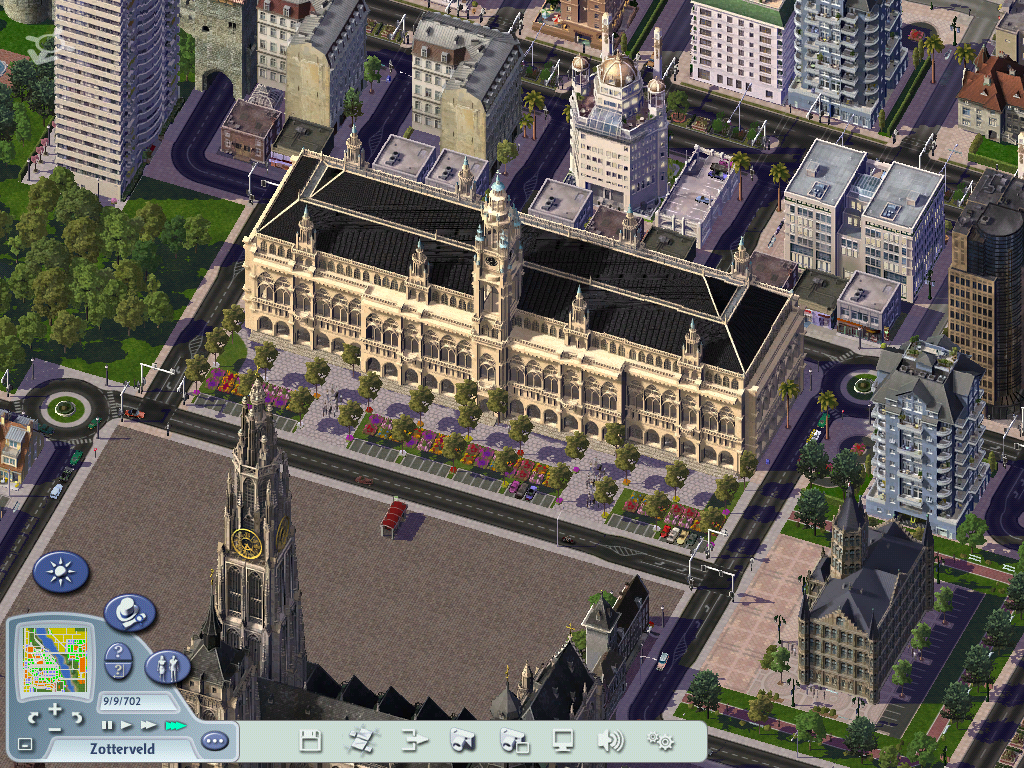Screen dimensions: 1024x768
Task: Open MySim mode with two people icon
Action: tap(167, 666)
